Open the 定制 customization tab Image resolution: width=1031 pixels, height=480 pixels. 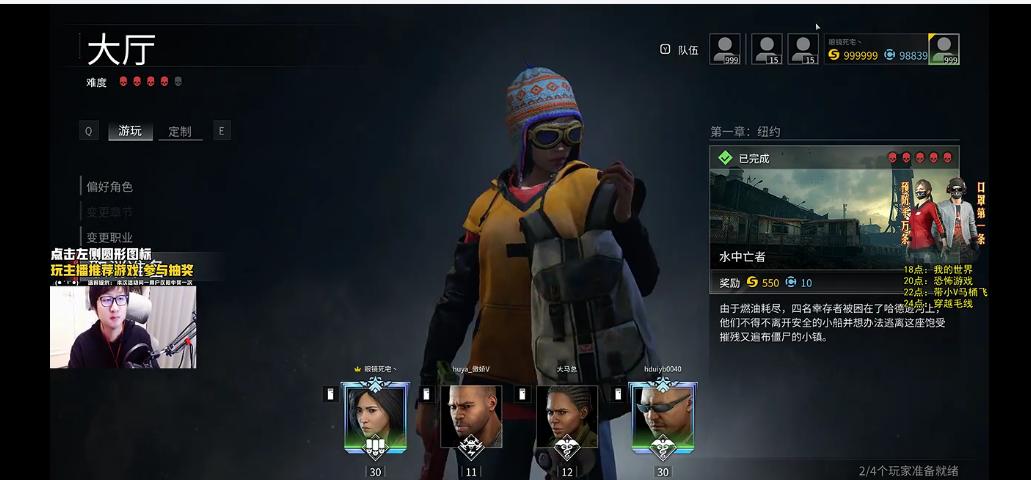(180, 131)
